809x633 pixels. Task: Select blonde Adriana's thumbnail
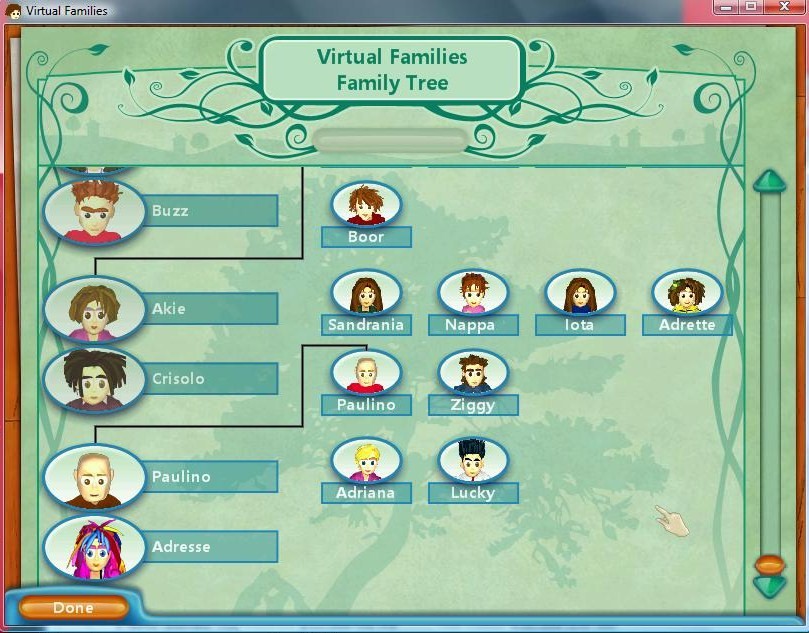[x=366, y=461]
